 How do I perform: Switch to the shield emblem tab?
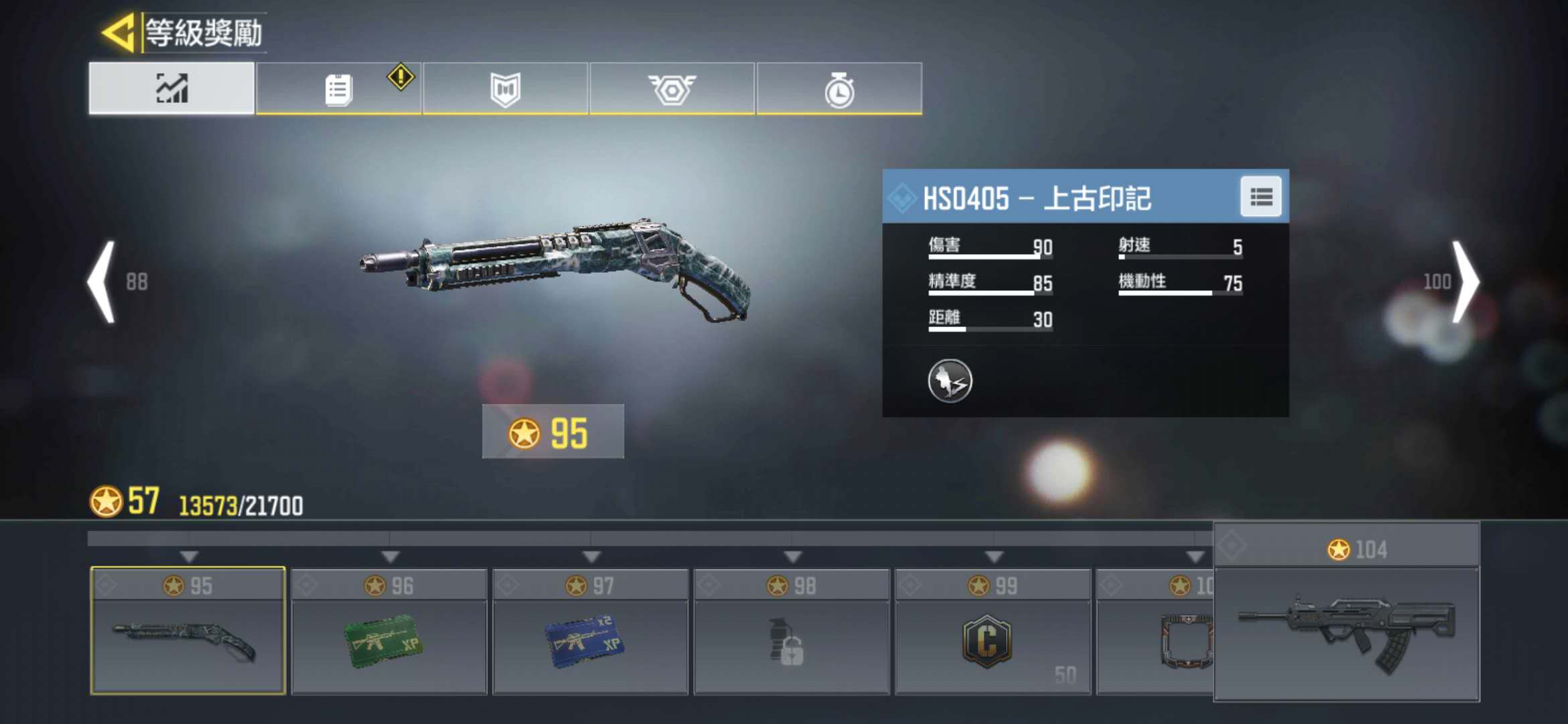[x=505, y=89]
